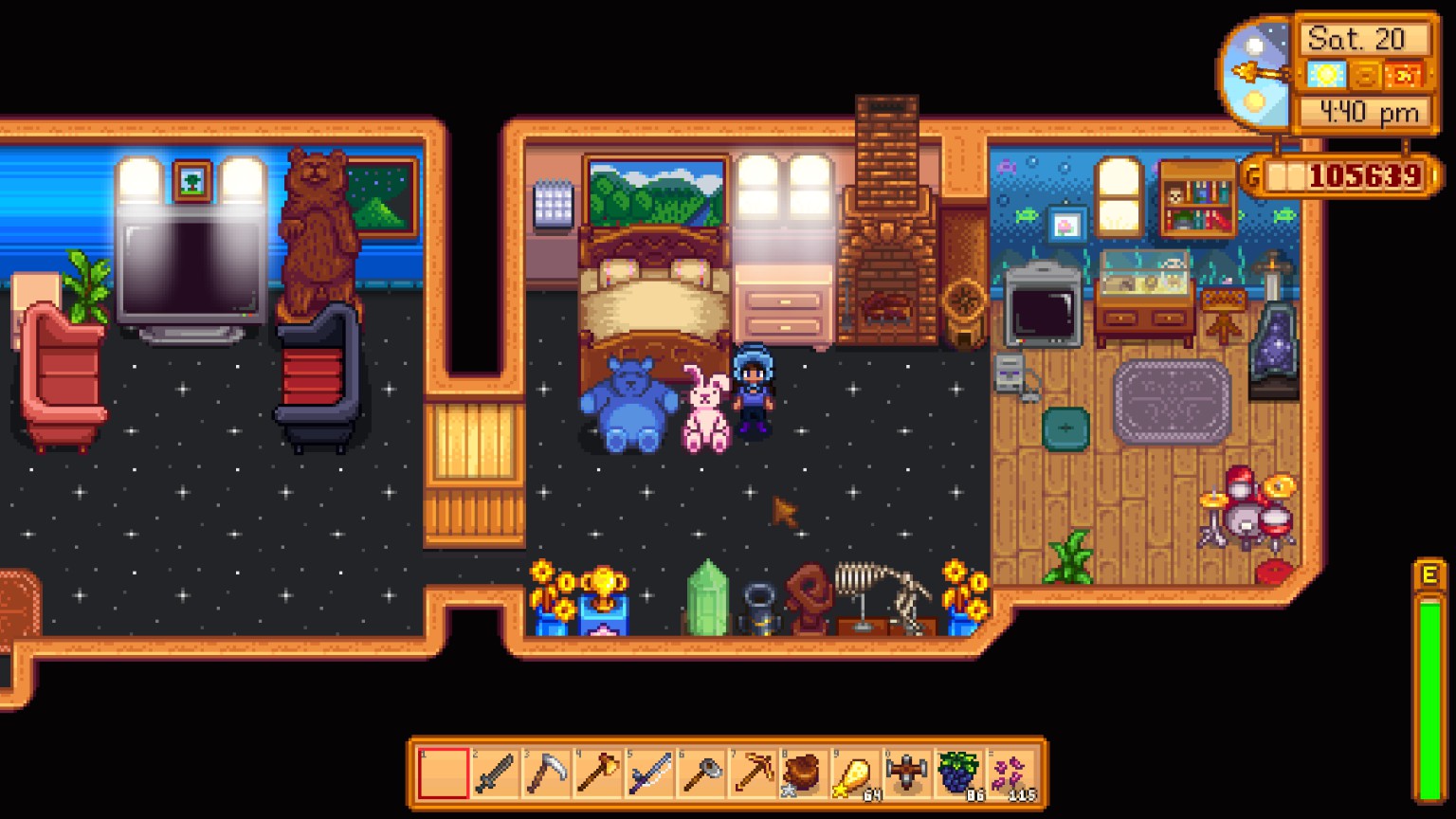Viewport: 1456px width, 819px height.
Task: Select the axe in the toolbar
Action: click(596, 773)
